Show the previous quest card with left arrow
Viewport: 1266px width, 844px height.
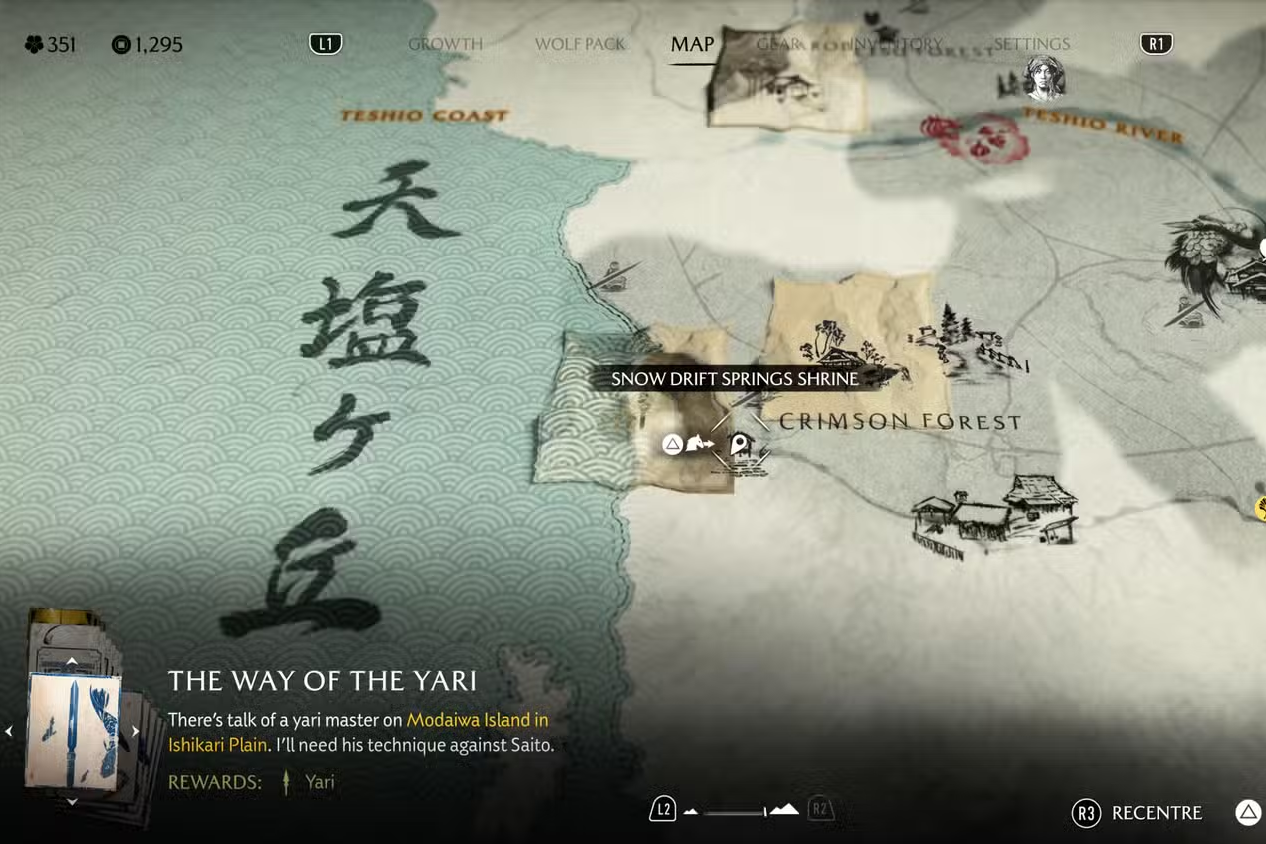[x=9, y=731]
